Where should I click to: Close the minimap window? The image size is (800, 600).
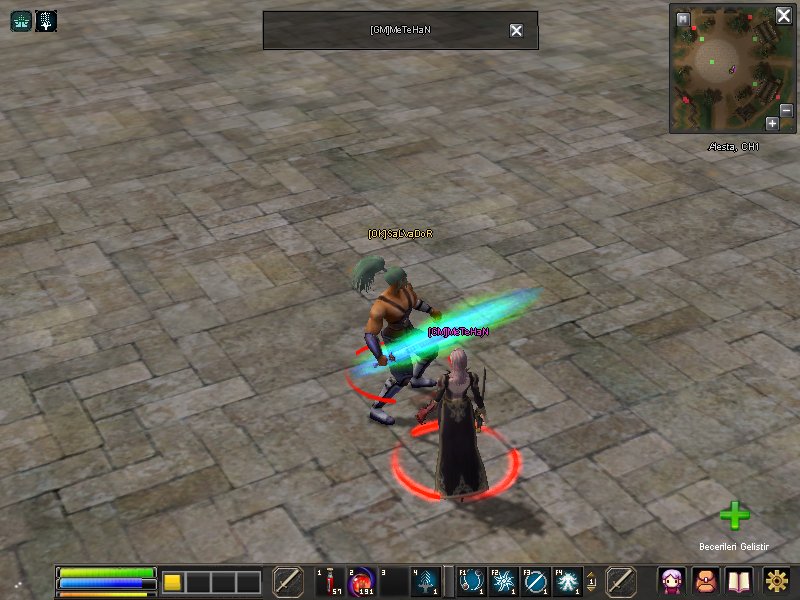(784, 16)
